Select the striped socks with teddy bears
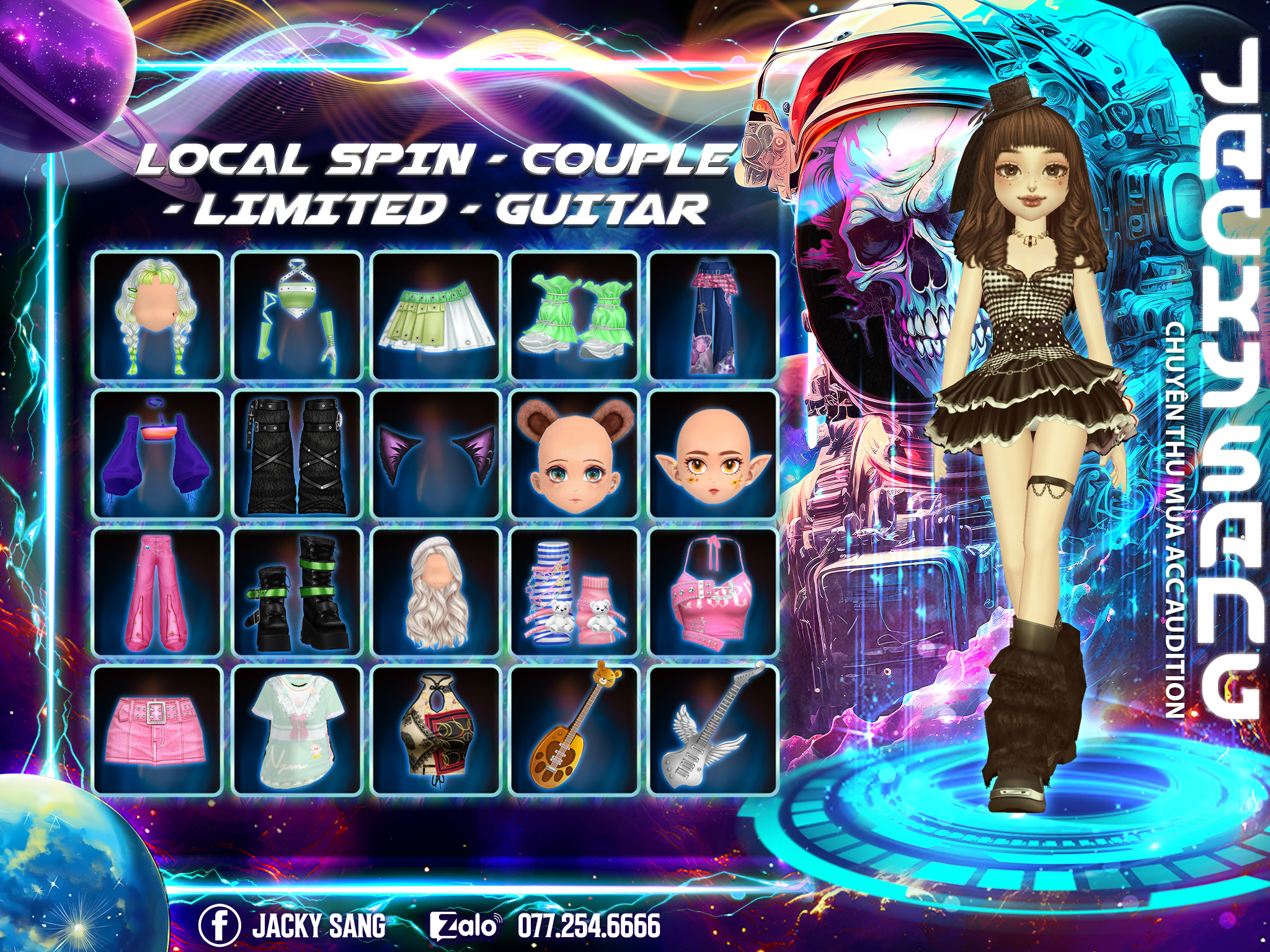Viewport: 1270px width, 952px height. [x=575, y=593]
